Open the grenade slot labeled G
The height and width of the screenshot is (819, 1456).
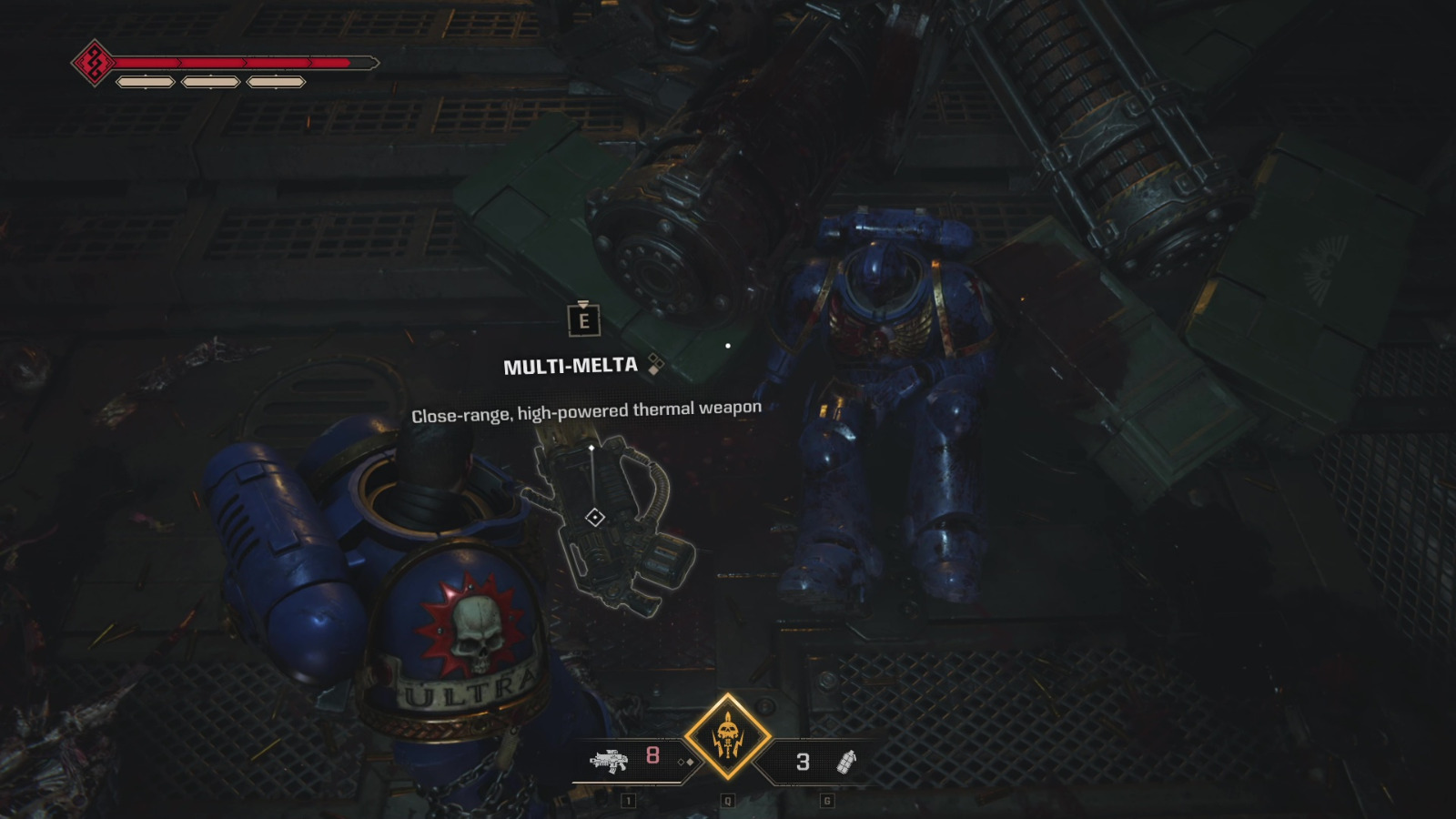(825, 798)
